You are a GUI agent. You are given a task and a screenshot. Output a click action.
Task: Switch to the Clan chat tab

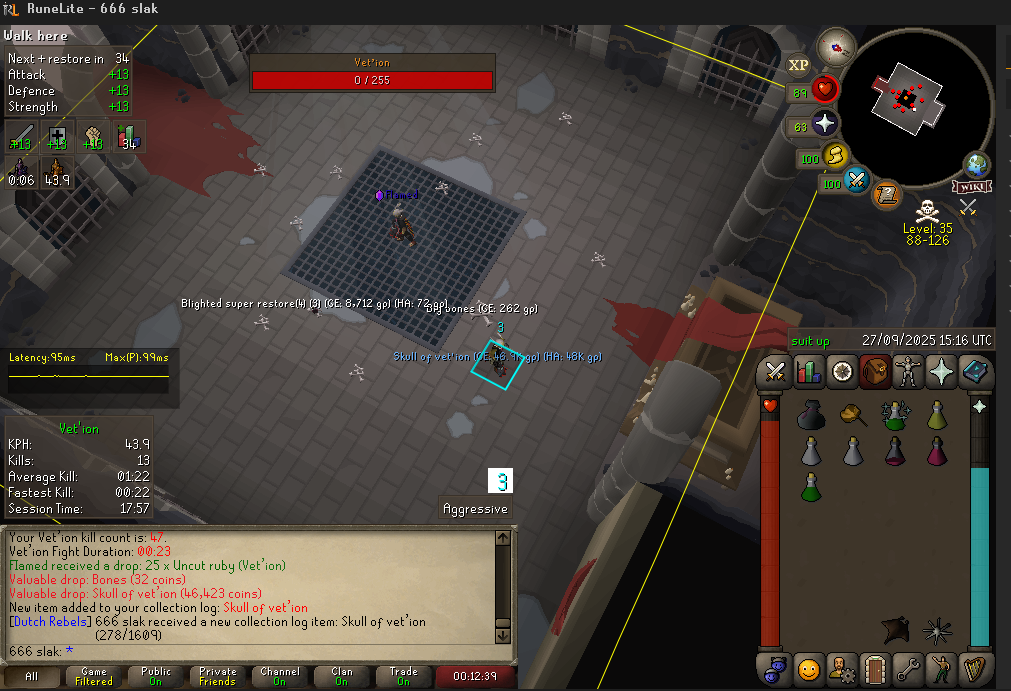[341, 677]
